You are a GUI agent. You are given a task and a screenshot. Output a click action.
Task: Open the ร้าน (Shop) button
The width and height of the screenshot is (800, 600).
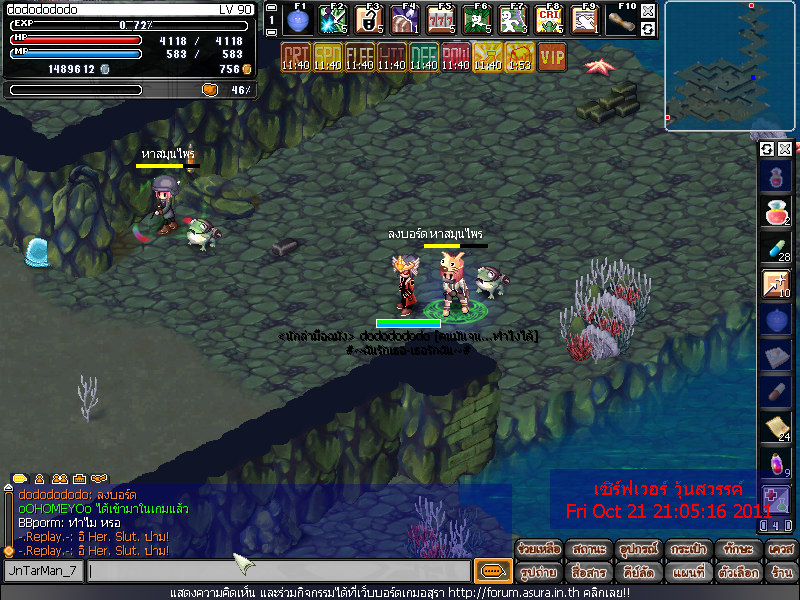781,573
